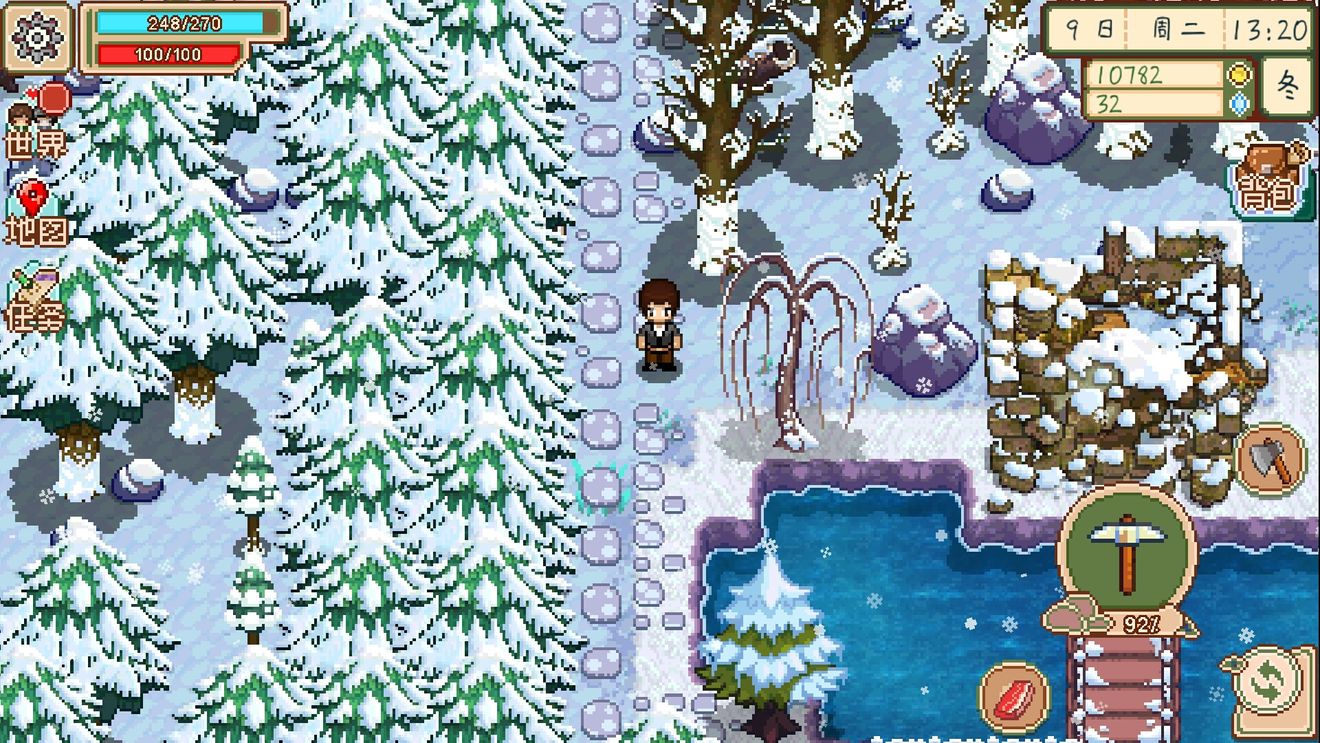Tap the raw meat item button
The width and height of the screenshot is (1320, 743).
point(1013,696)
